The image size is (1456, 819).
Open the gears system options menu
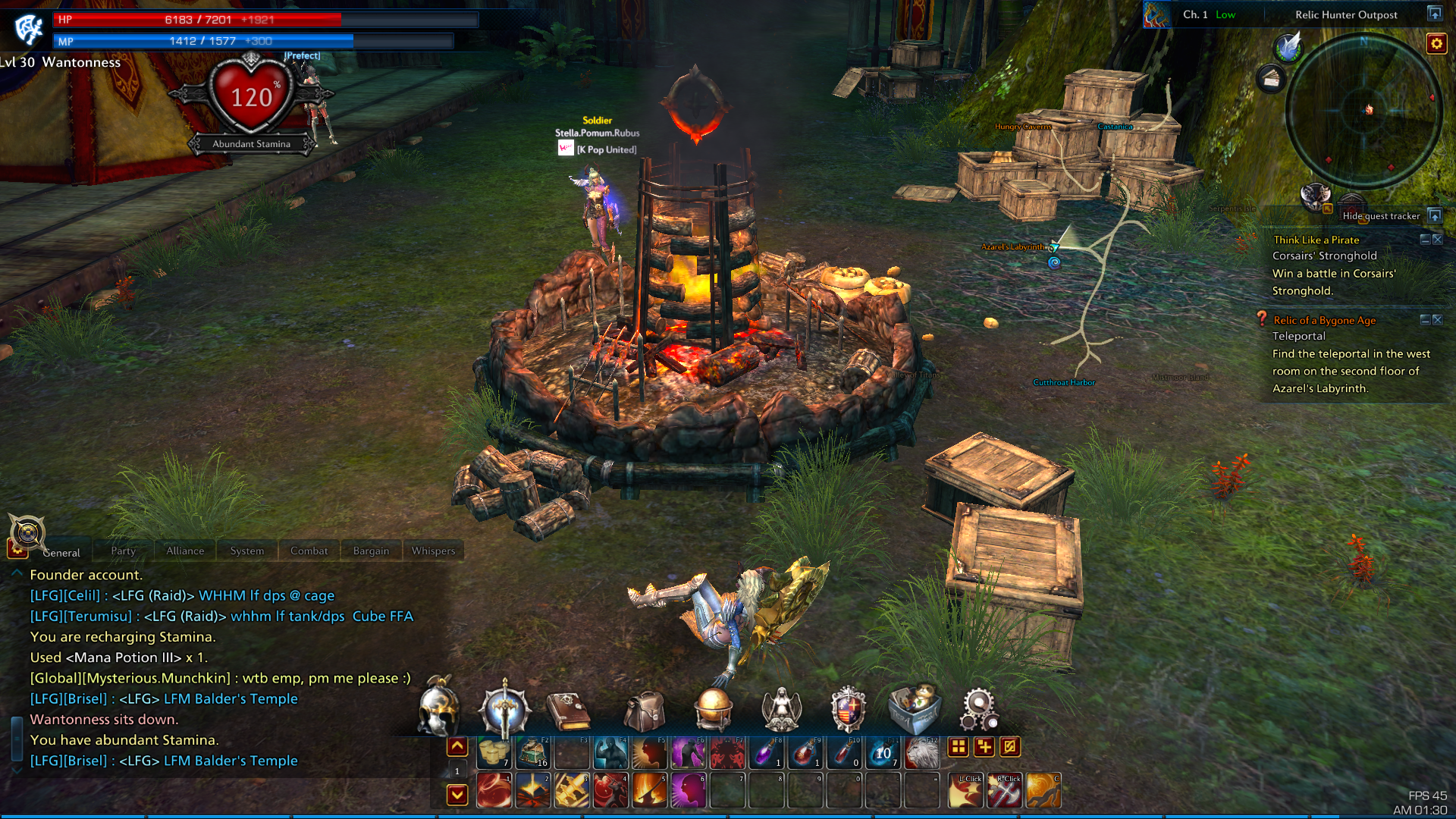pos(978,710)
